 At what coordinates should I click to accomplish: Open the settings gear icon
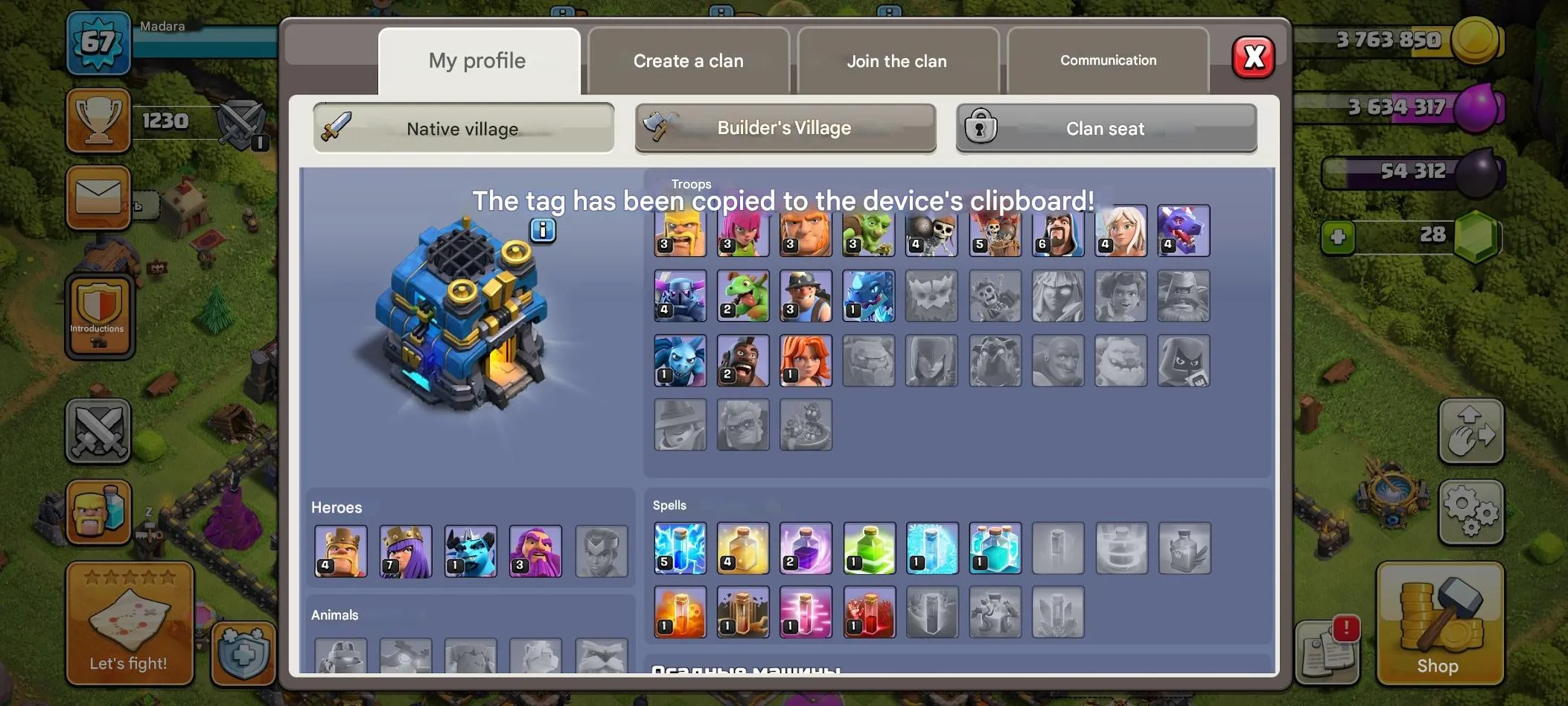coord(1473,512)
